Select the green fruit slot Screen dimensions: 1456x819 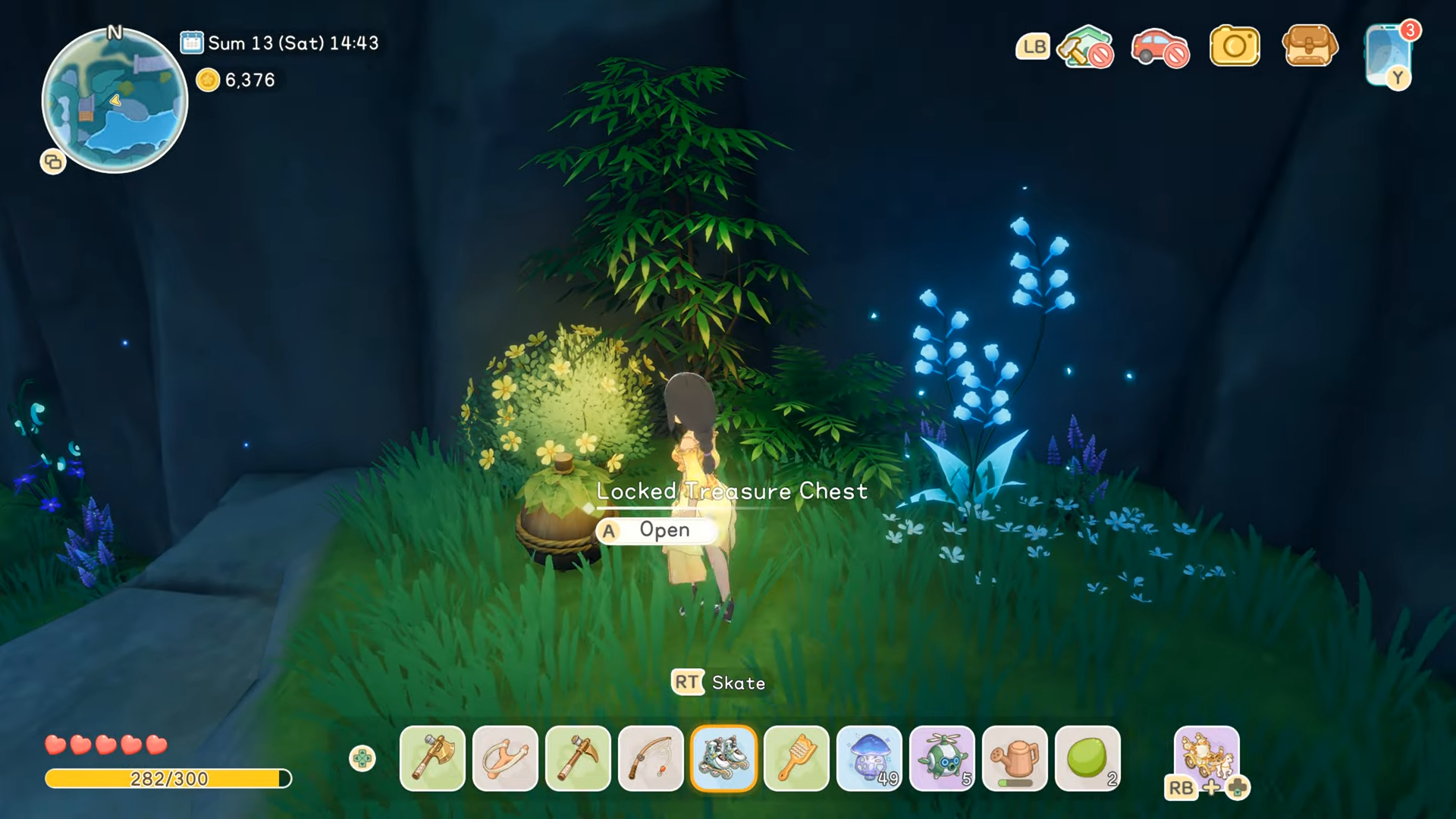point(1087,758)
